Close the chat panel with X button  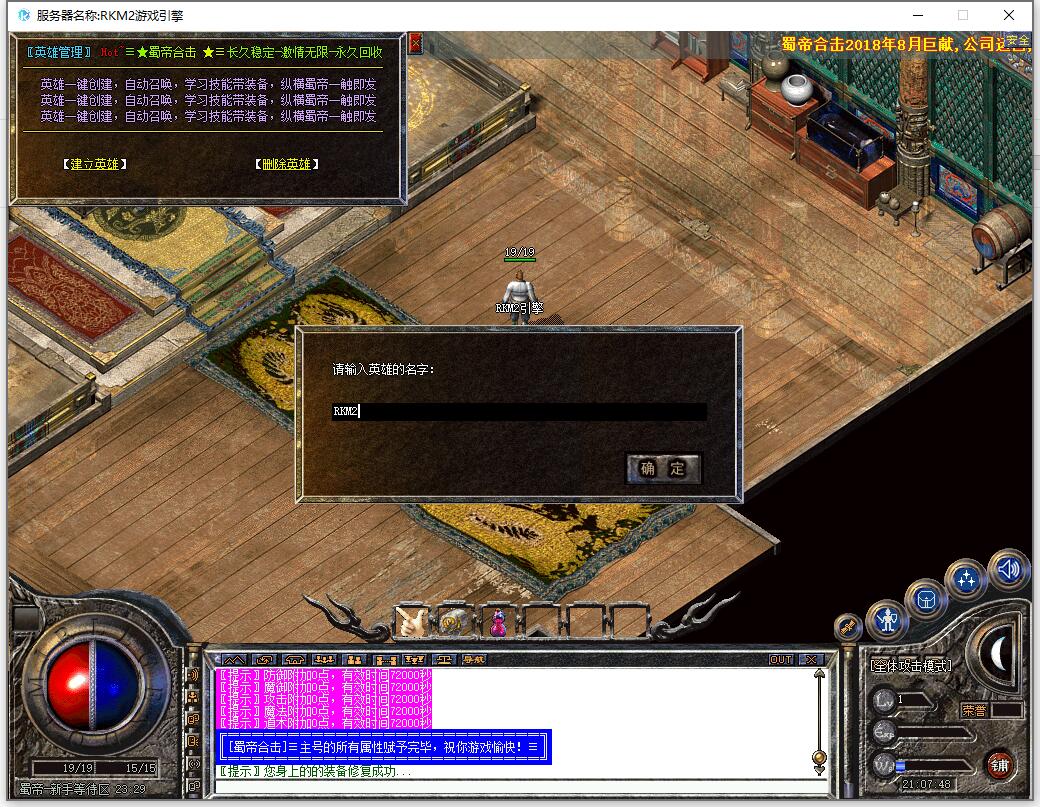811,660
